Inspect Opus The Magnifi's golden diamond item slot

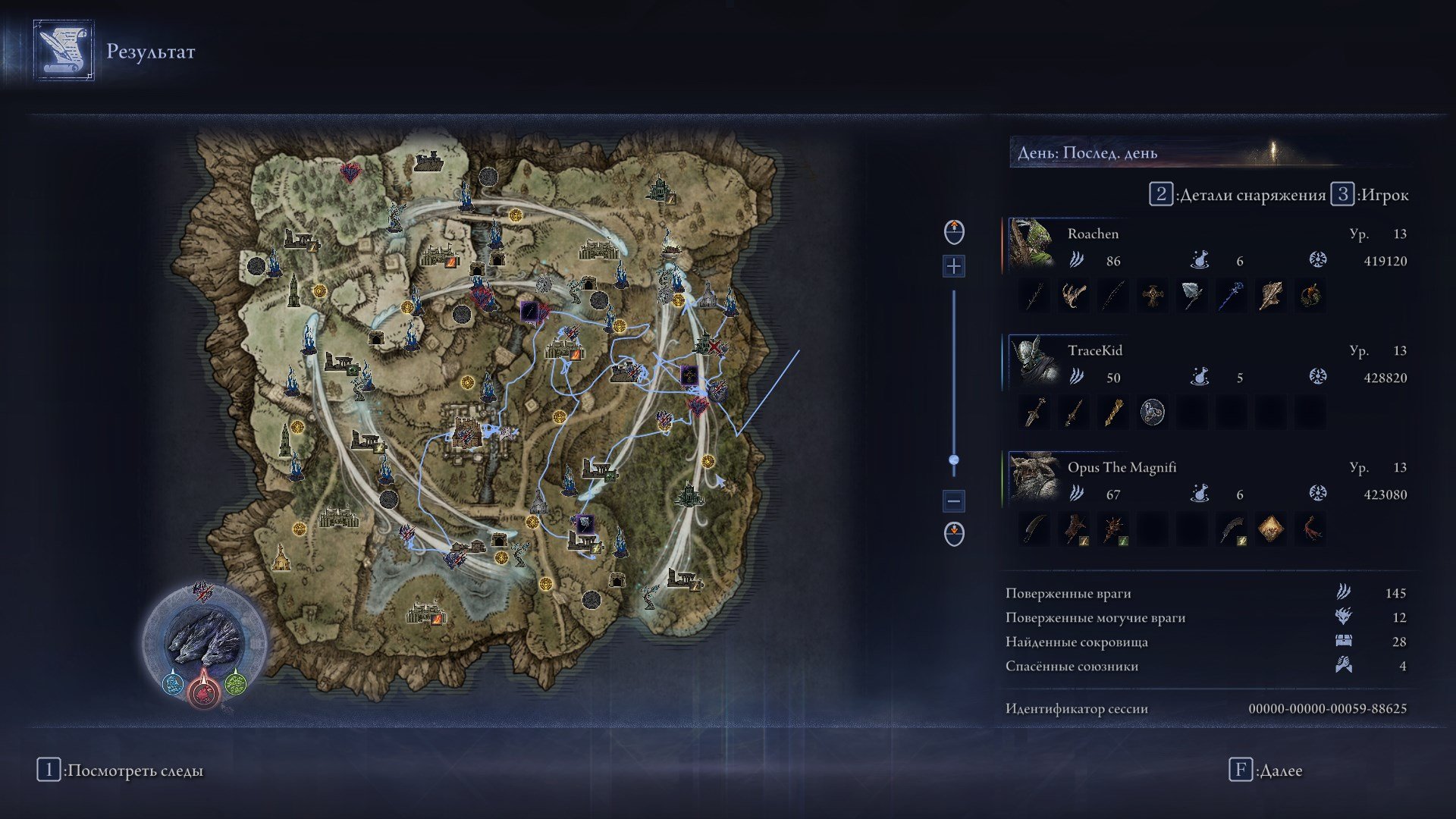coord(1270,529)
